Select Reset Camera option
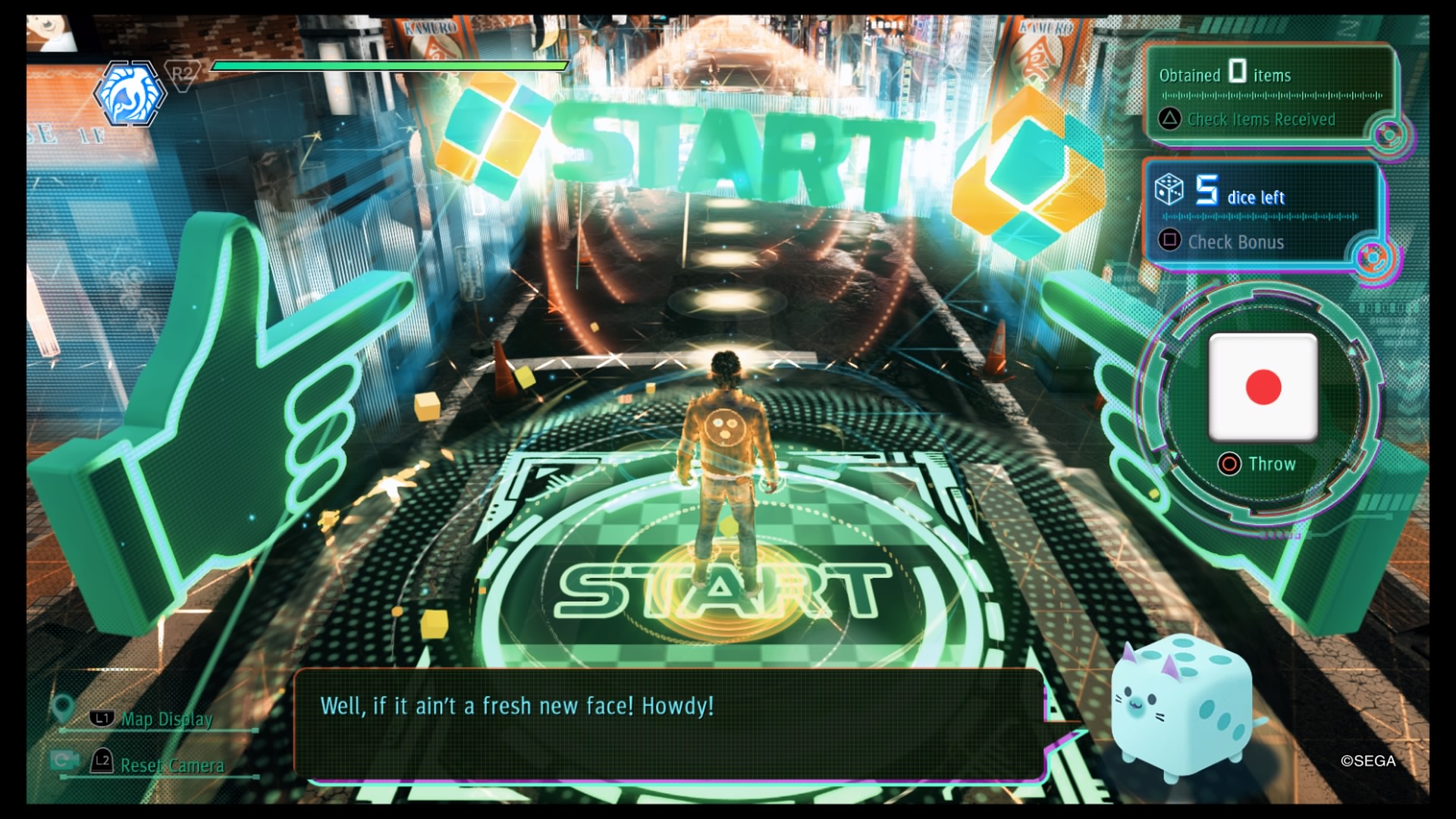The height and width of the screenshot is (819, 1456). point(171,765)
